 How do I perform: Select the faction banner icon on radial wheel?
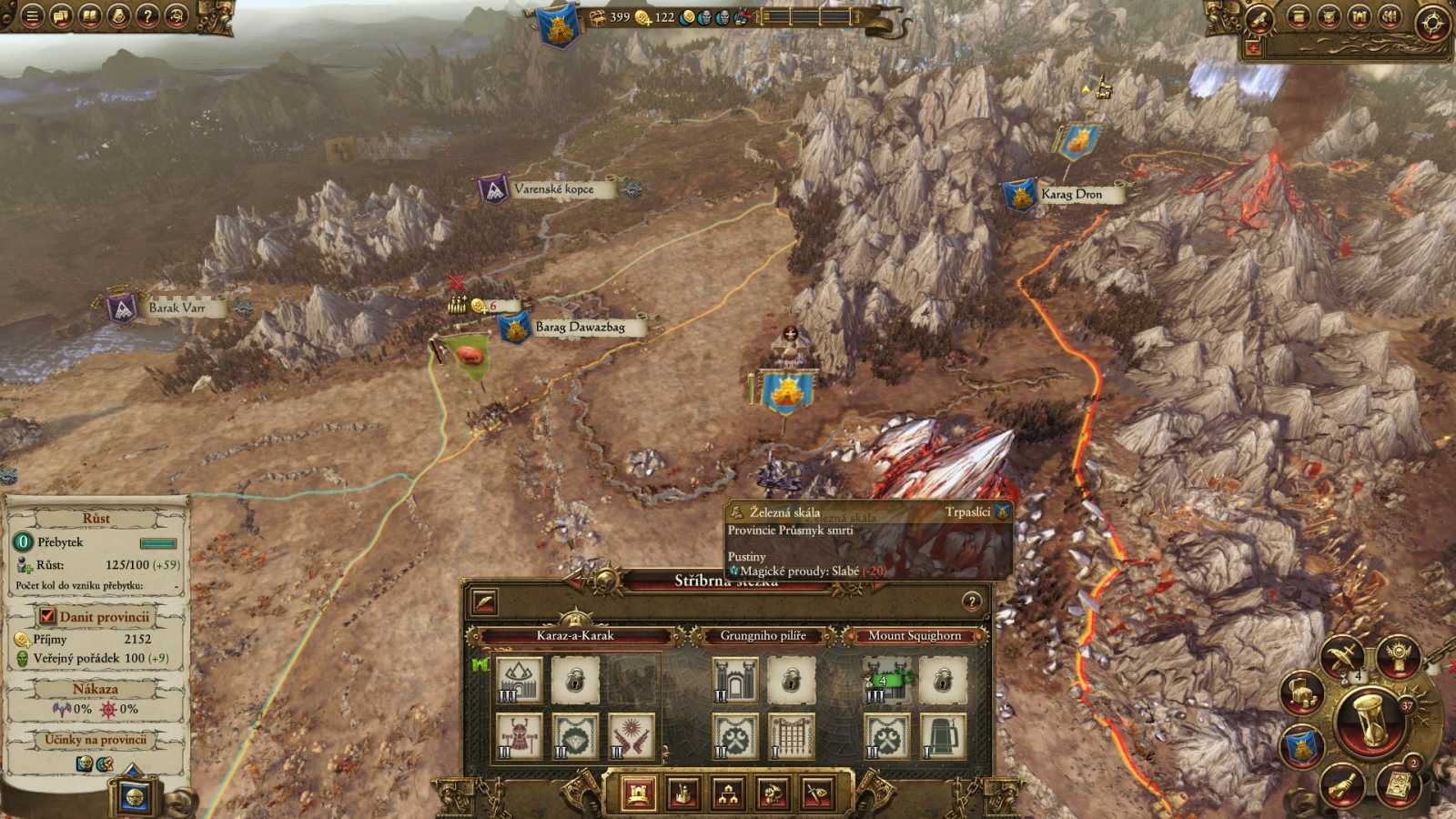click(1302, 744)
